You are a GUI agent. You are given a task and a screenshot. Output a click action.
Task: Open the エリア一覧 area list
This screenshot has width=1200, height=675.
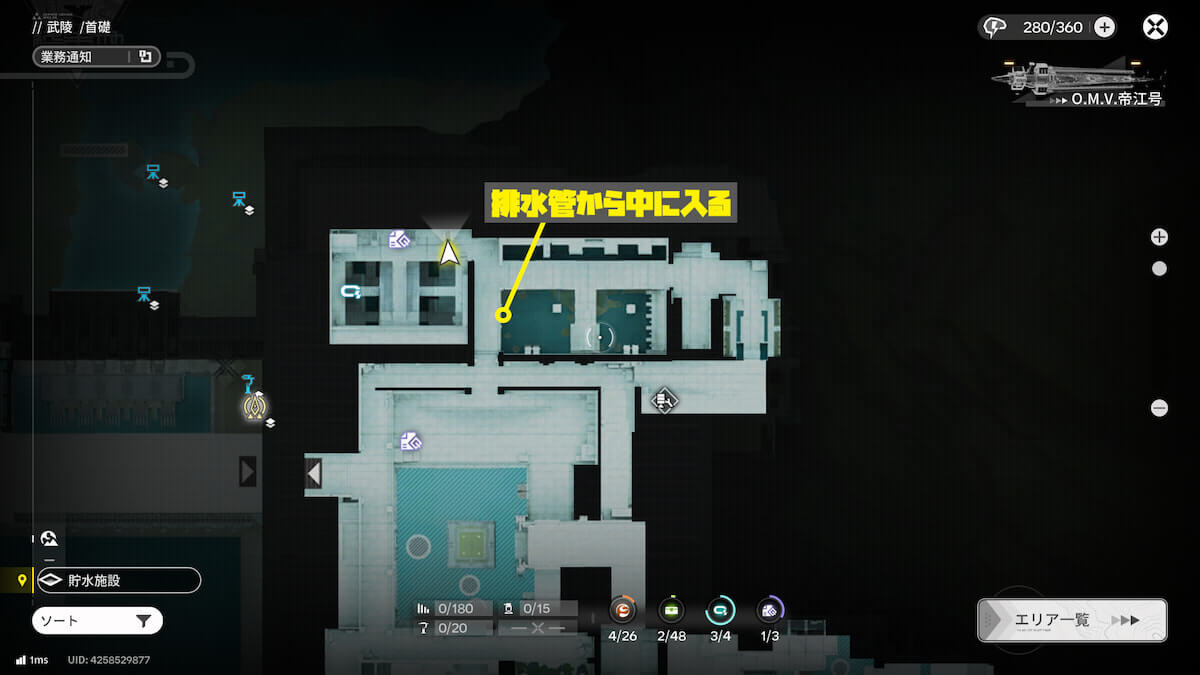pyautogui.click(x=1072, y=620)
